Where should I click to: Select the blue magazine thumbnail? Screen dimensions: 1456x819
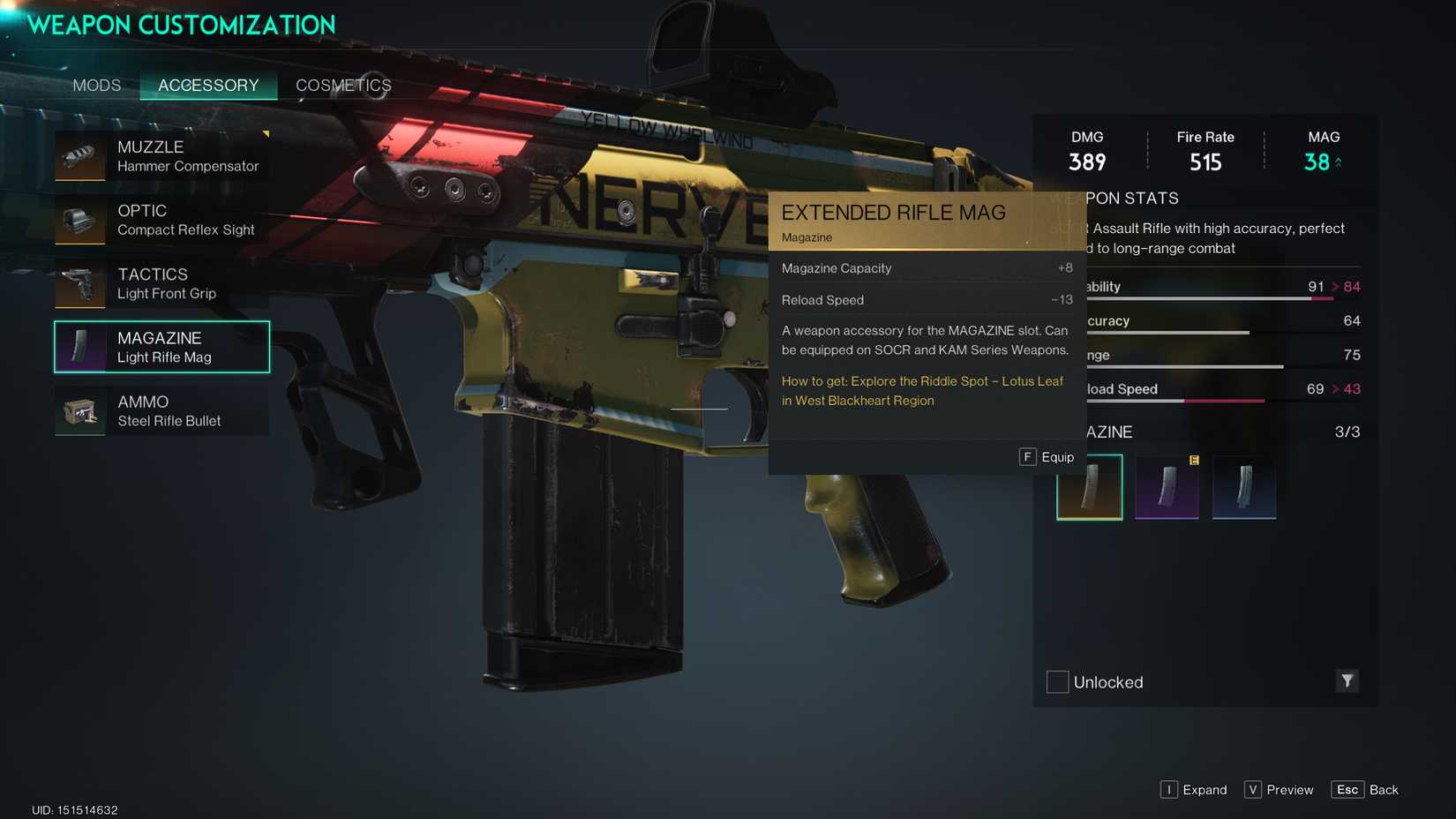pos(1244,486)
